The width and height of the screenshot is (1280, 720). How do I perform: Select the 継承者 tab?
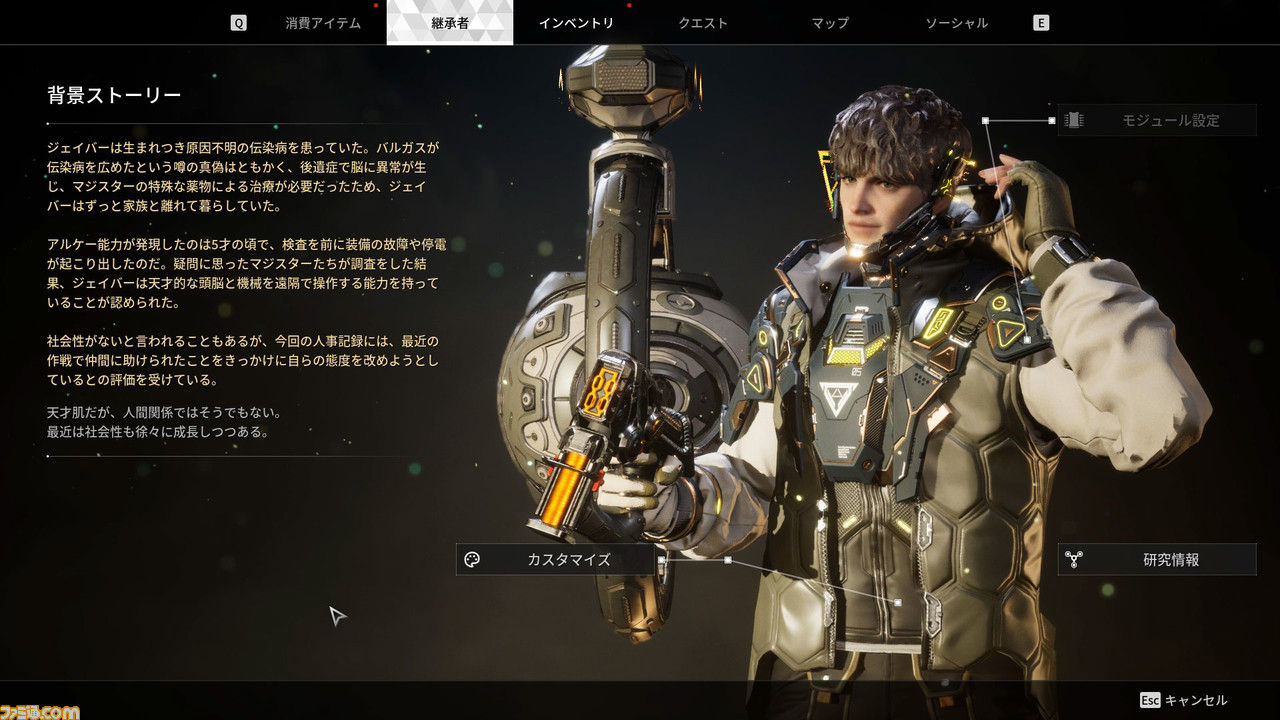[450, 23]
